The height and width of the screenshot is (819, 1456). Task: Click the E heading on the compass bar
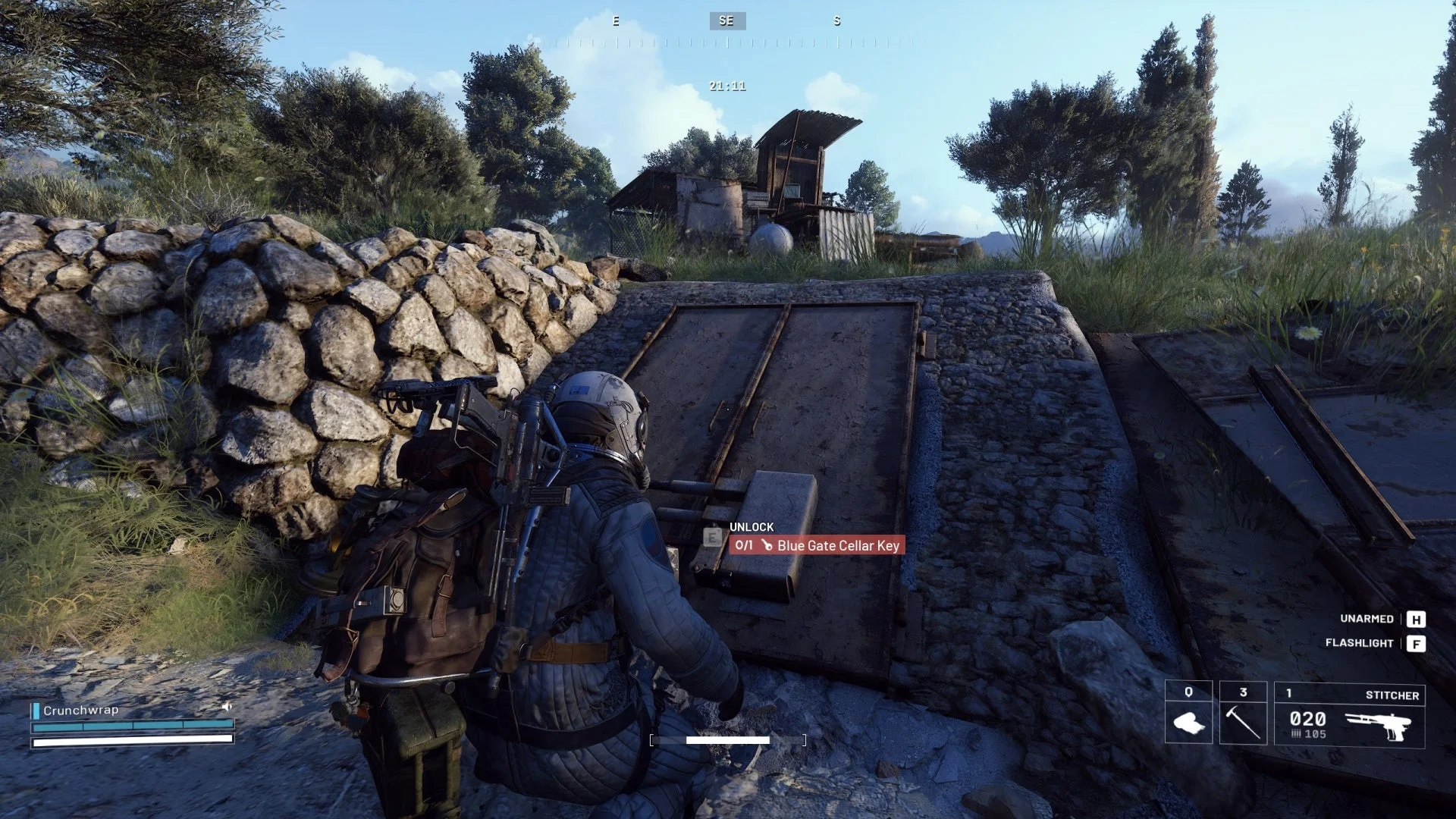615,21
